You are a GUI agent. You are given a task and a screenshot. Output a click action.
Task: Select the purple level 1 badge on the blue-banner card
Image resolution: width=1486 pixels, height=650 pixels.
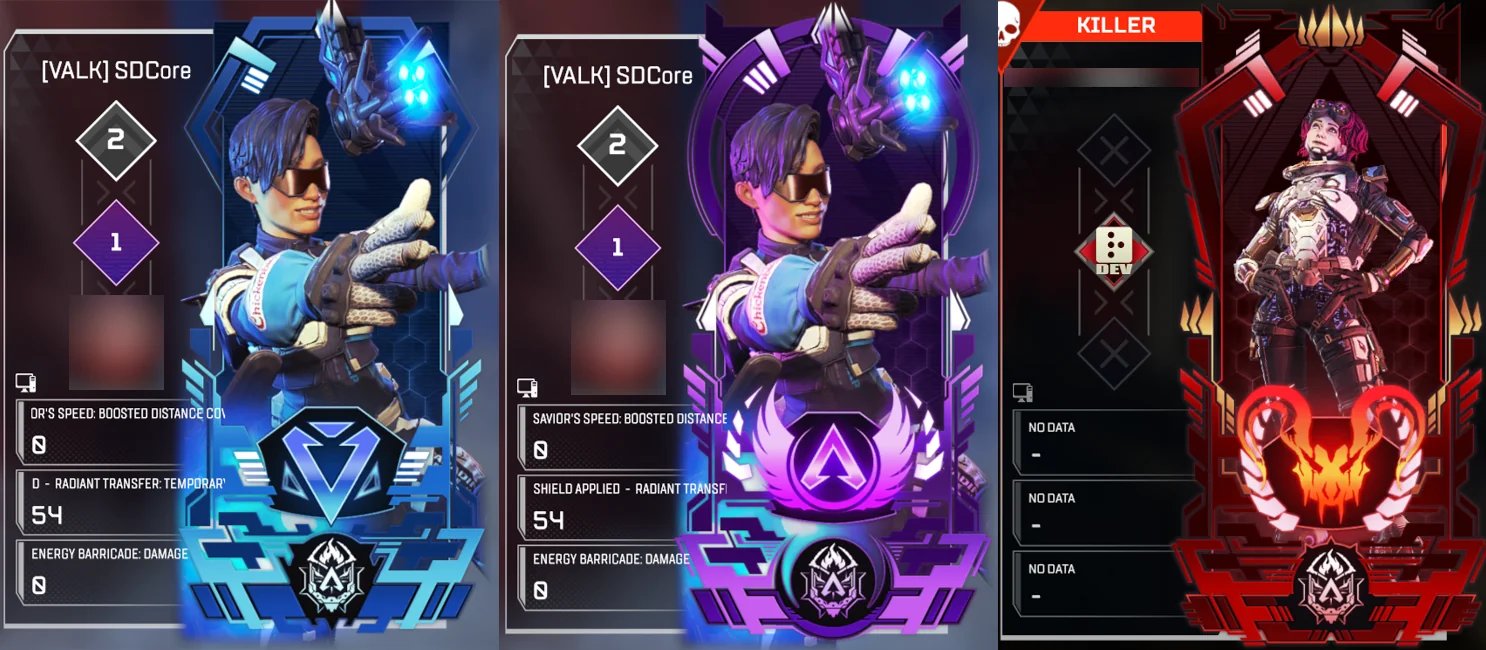tap(116, 243)
